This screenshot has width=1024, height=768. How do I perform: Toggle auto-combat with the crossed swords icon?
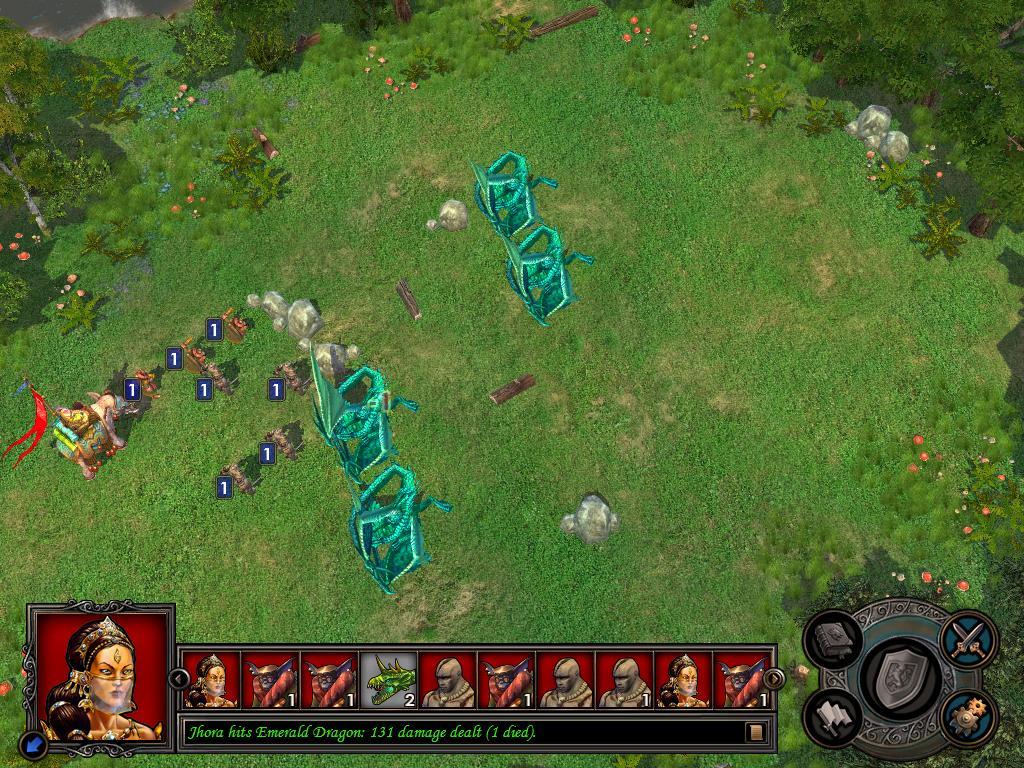point(968,637)
